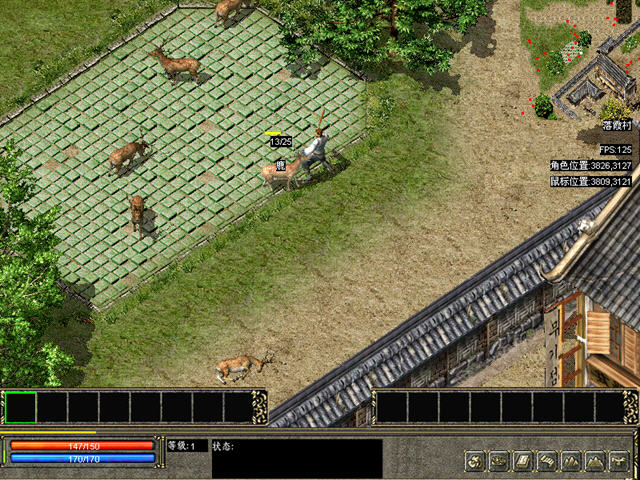The image size is (640, 480).
Task: Open the minimap in the top-right corner
Action: tap(580, 60)
